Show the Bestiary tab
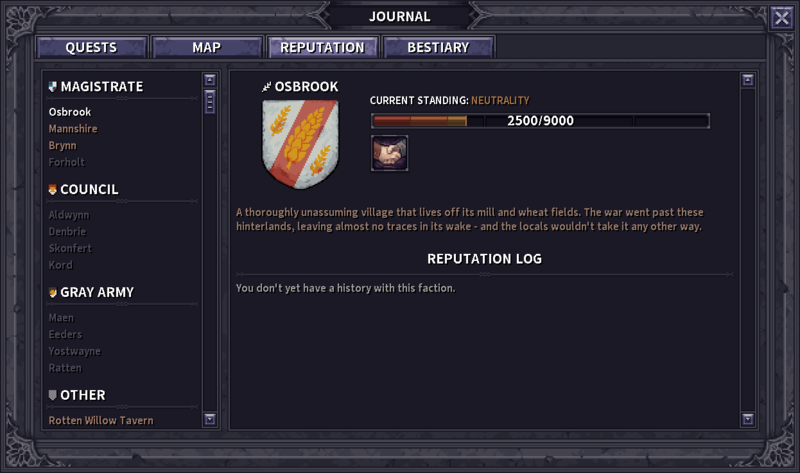Viewport: 800px width, 473px height. click(x=438, y=47)
